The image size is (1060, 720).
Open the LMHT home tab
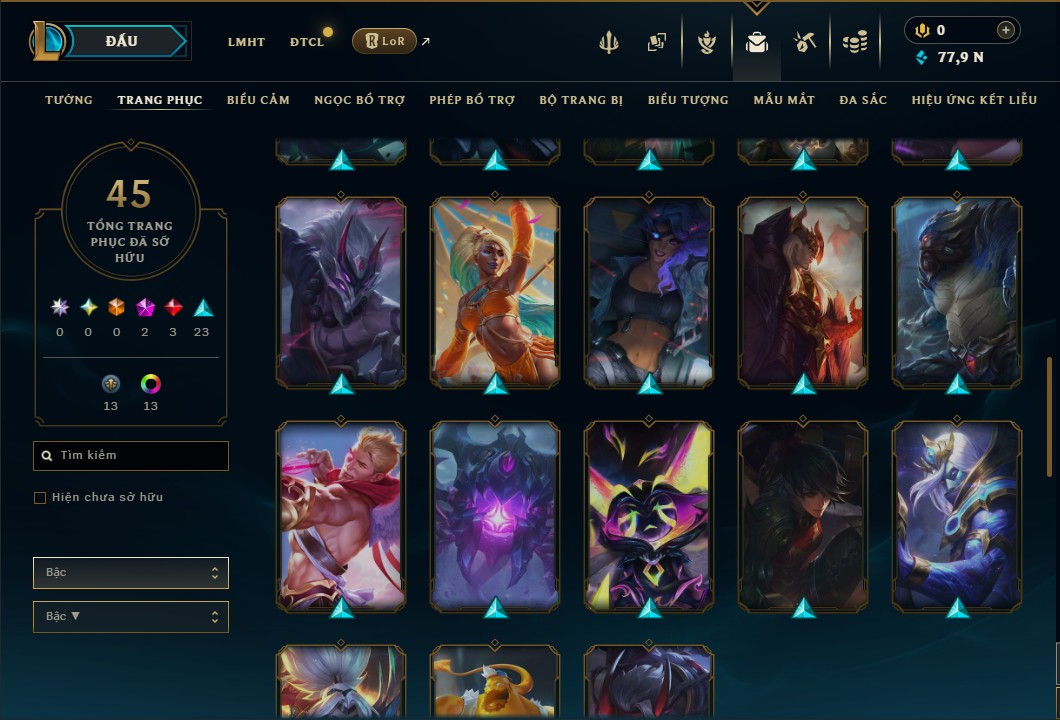246,42
